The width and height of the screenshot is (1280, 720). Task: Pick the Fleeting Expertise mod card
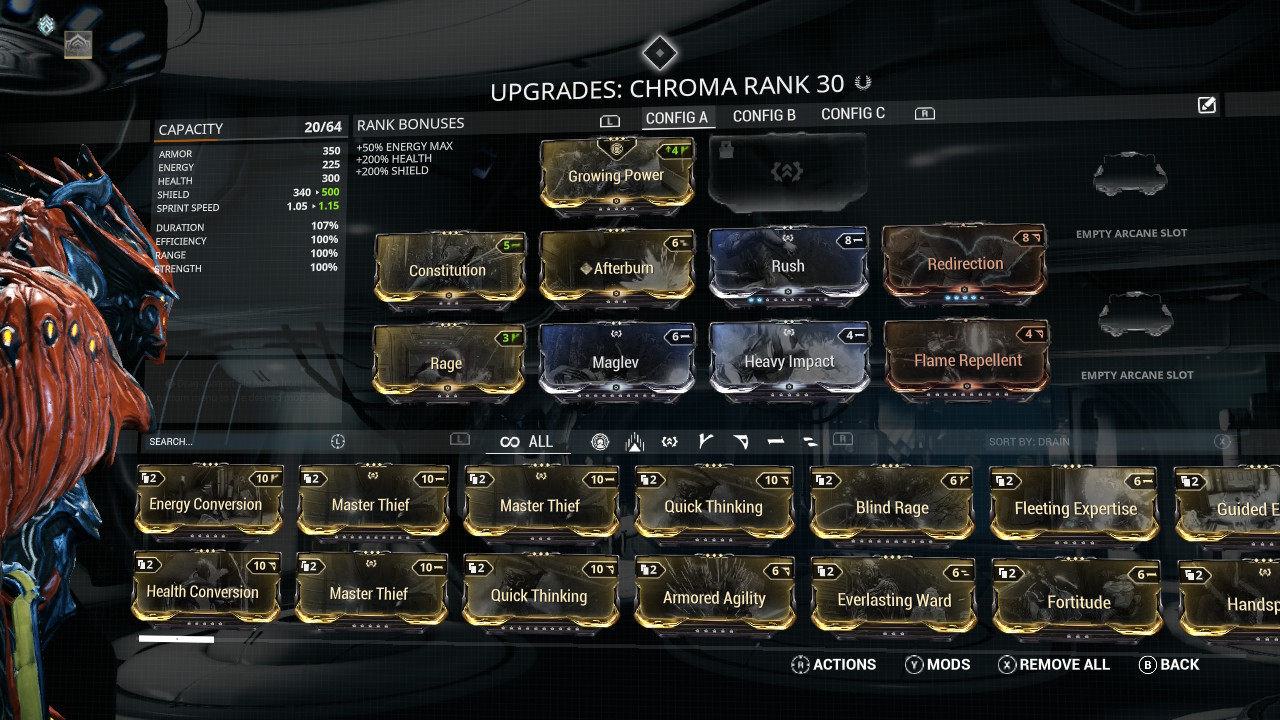[x=1075, y=507]
